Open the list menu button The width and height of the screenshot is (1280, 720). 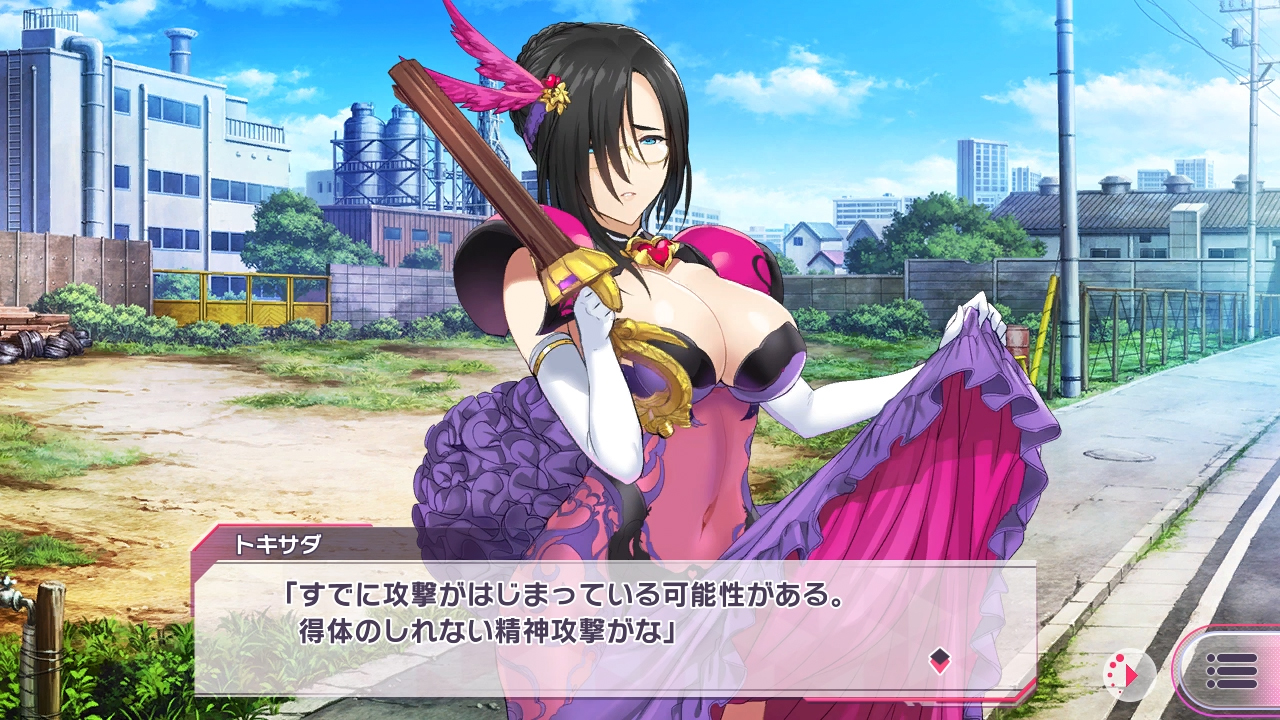tap(1231, 671)
